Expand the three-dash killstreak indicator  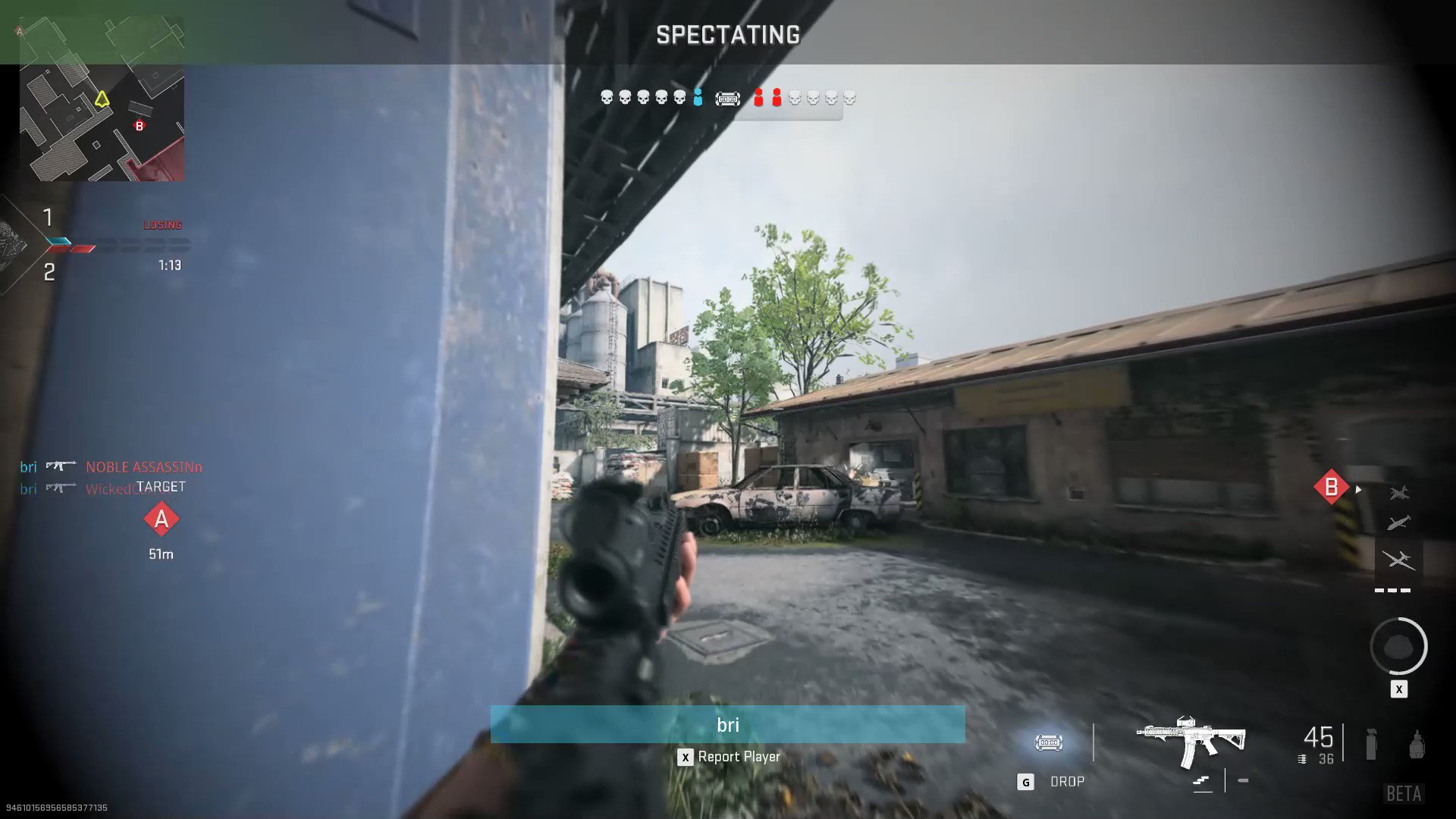pyautogui.click(x=1392, y=590)
